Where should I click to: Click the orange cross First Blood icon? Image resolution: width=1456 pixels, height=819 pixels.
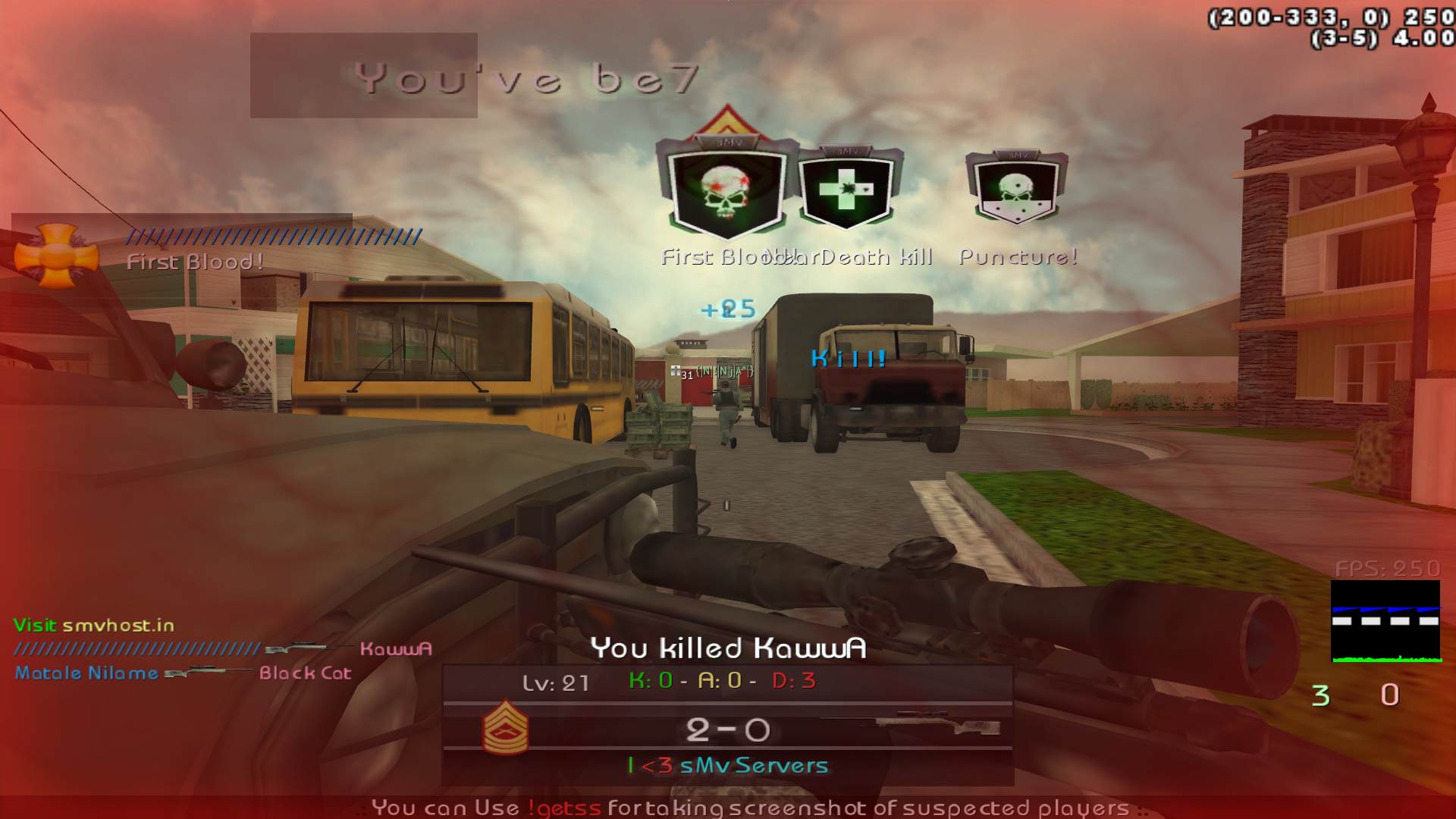tap(56, 256)
